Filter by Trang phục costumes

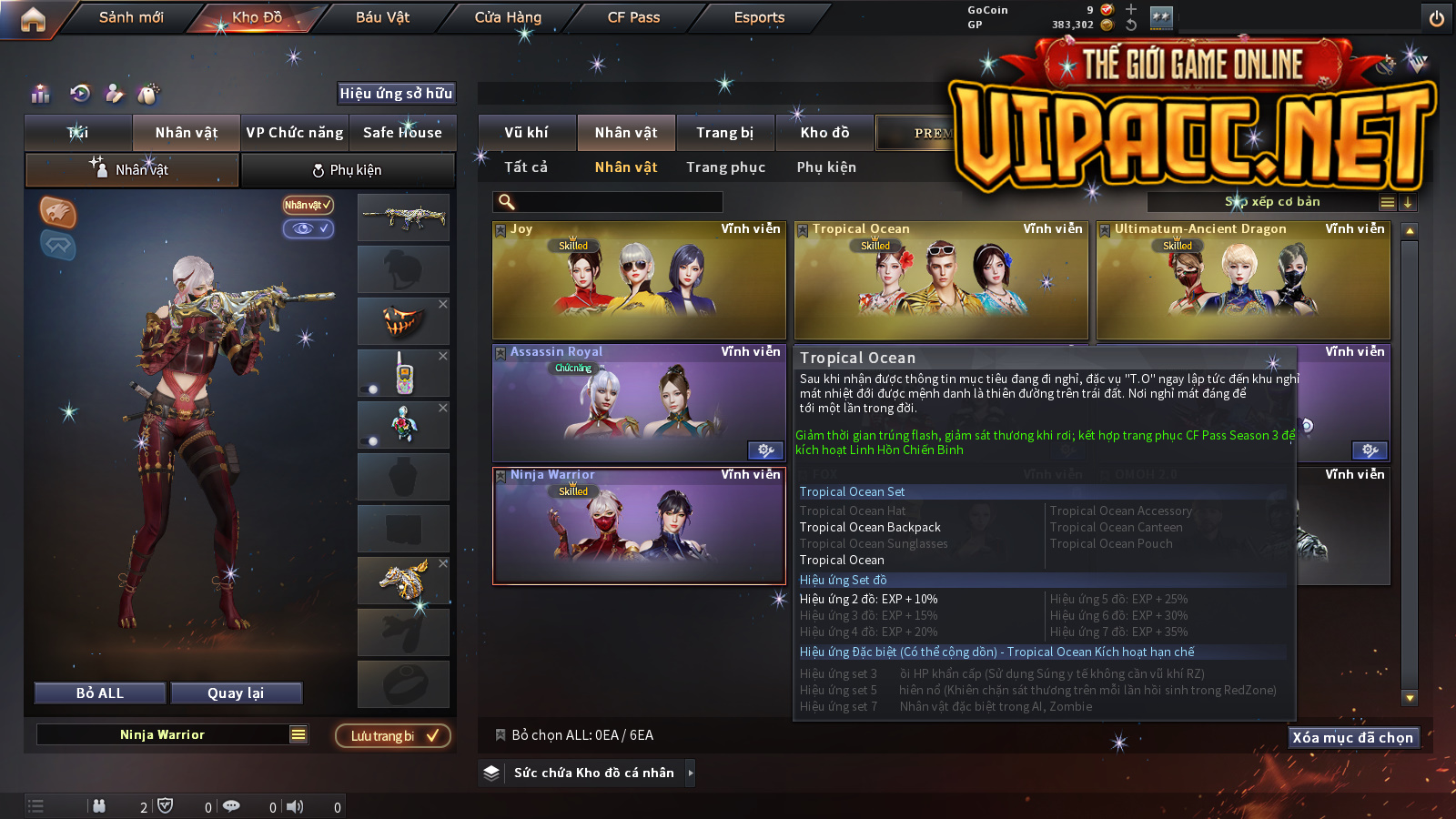point(725,167)
